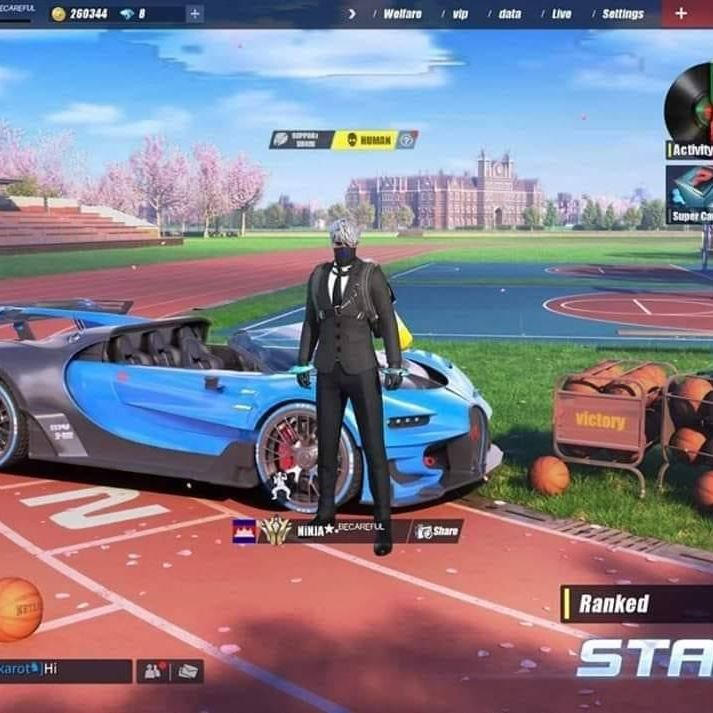The image size is (713, 713).
Task: Open the Welfare menu
Action: click(x=403, y=14)
